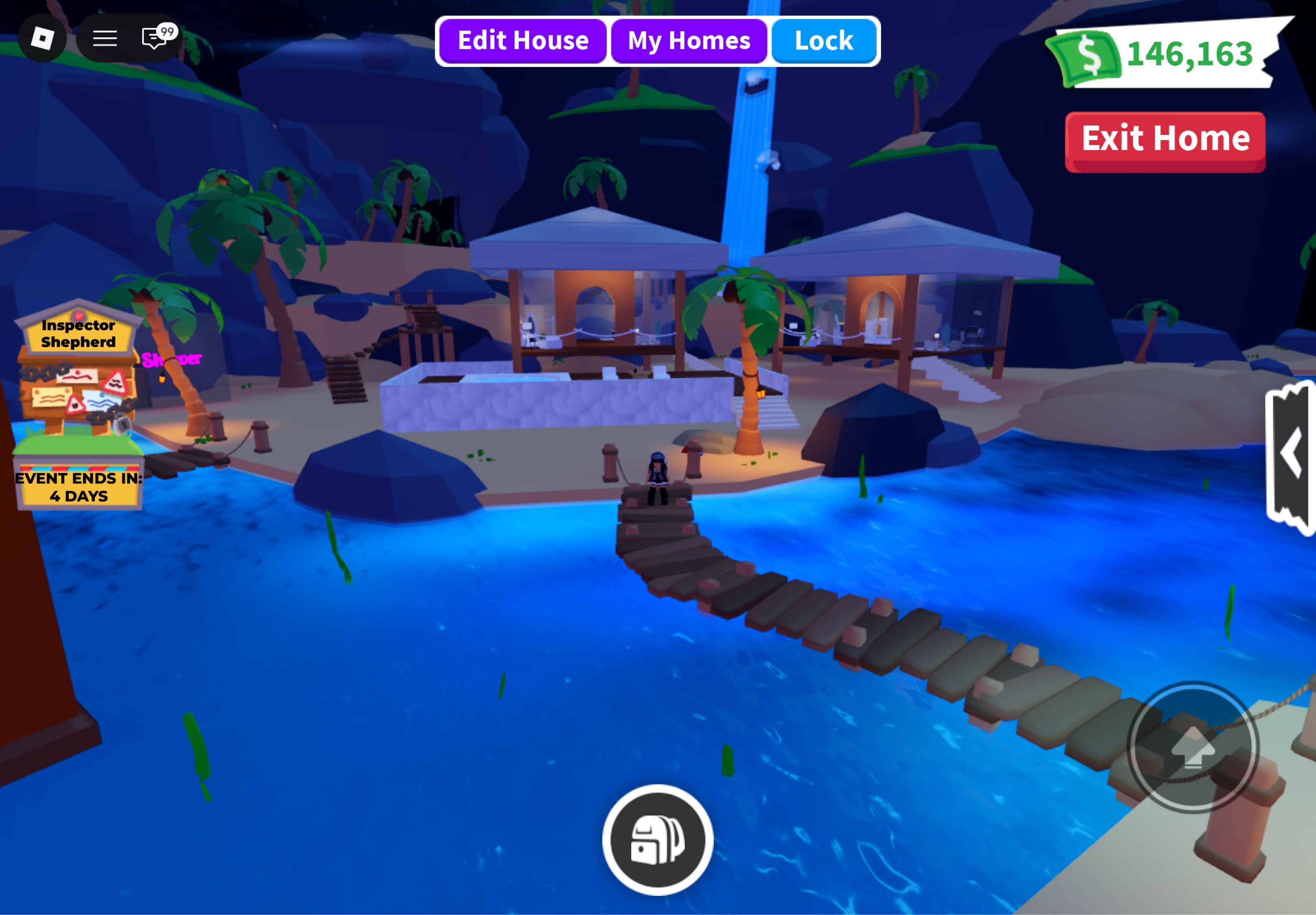
Task: Open the hamburger menu
Action: (x=106, y=39)
